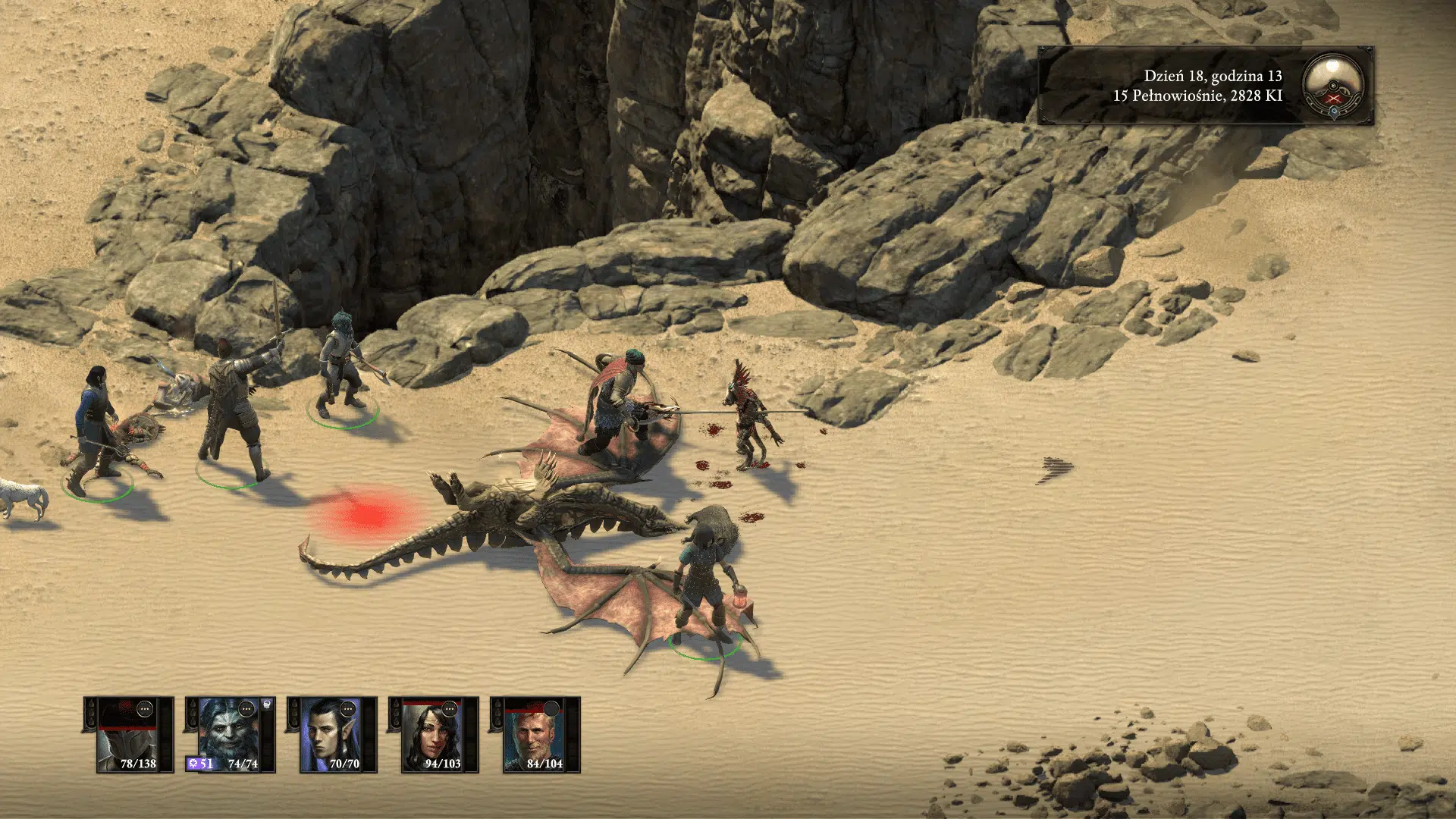Open the ellipsis menu on the fourth party portrait

coord(448,709)
